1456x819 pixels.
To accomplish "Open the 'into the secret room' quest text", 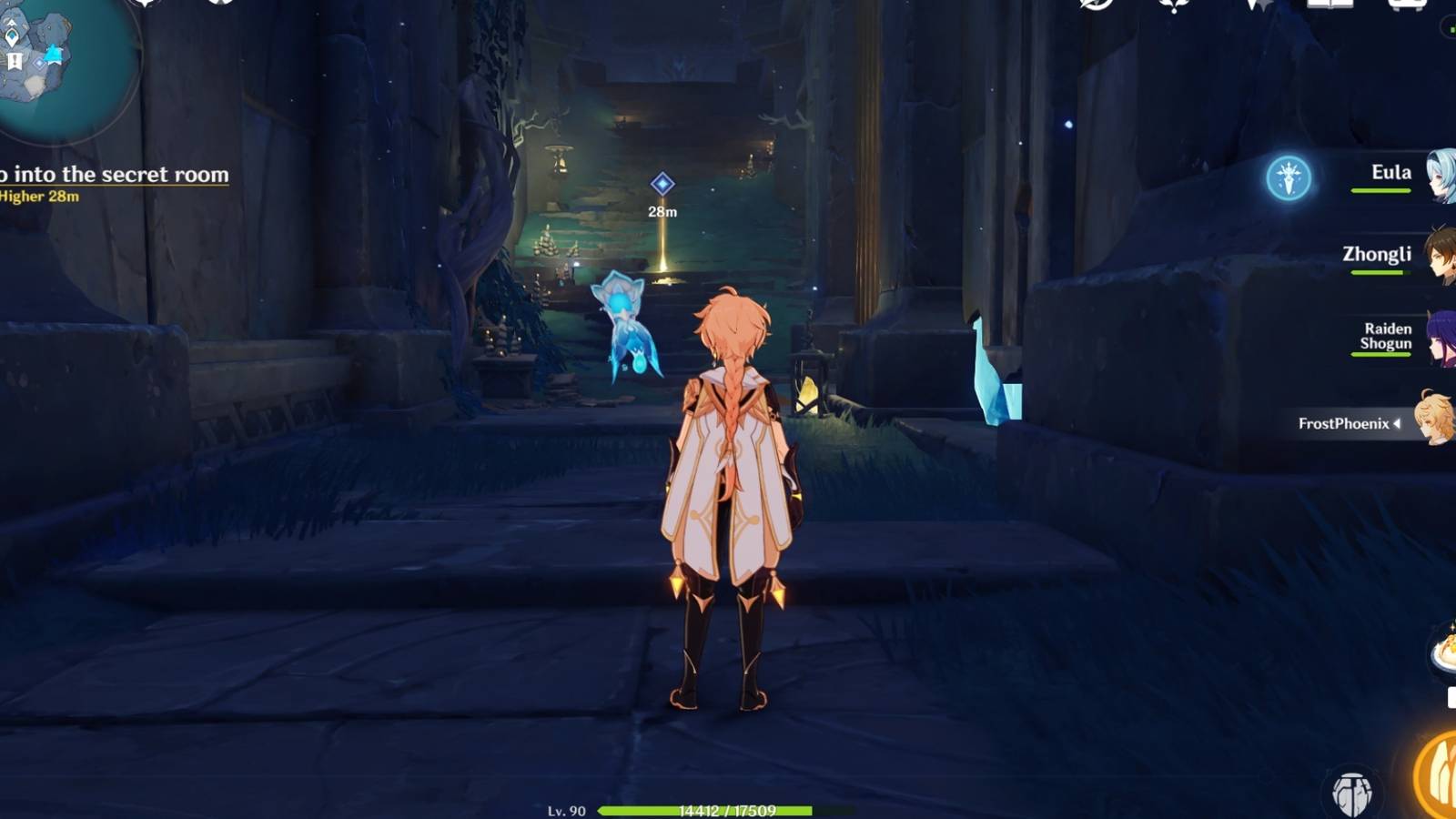I will 114,173.
